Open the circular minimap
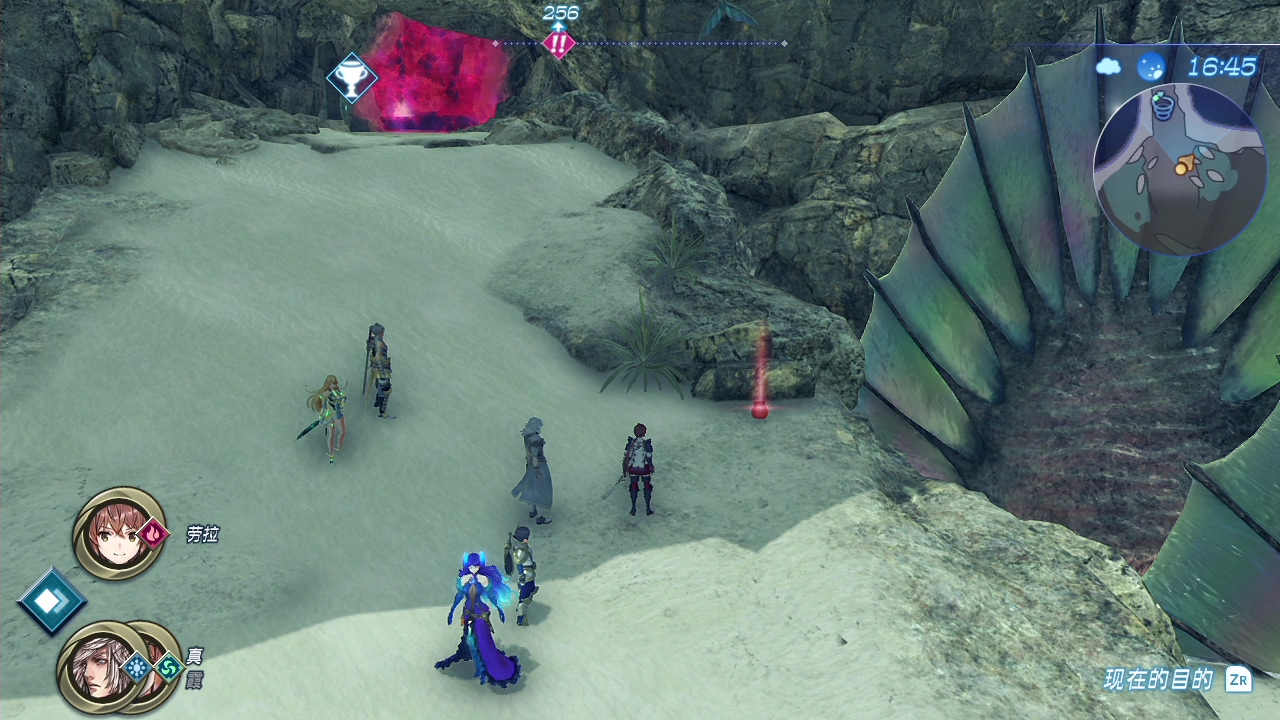Image resolution: width=1280 pixels, height=720 pixels. tap(1180, 168)
